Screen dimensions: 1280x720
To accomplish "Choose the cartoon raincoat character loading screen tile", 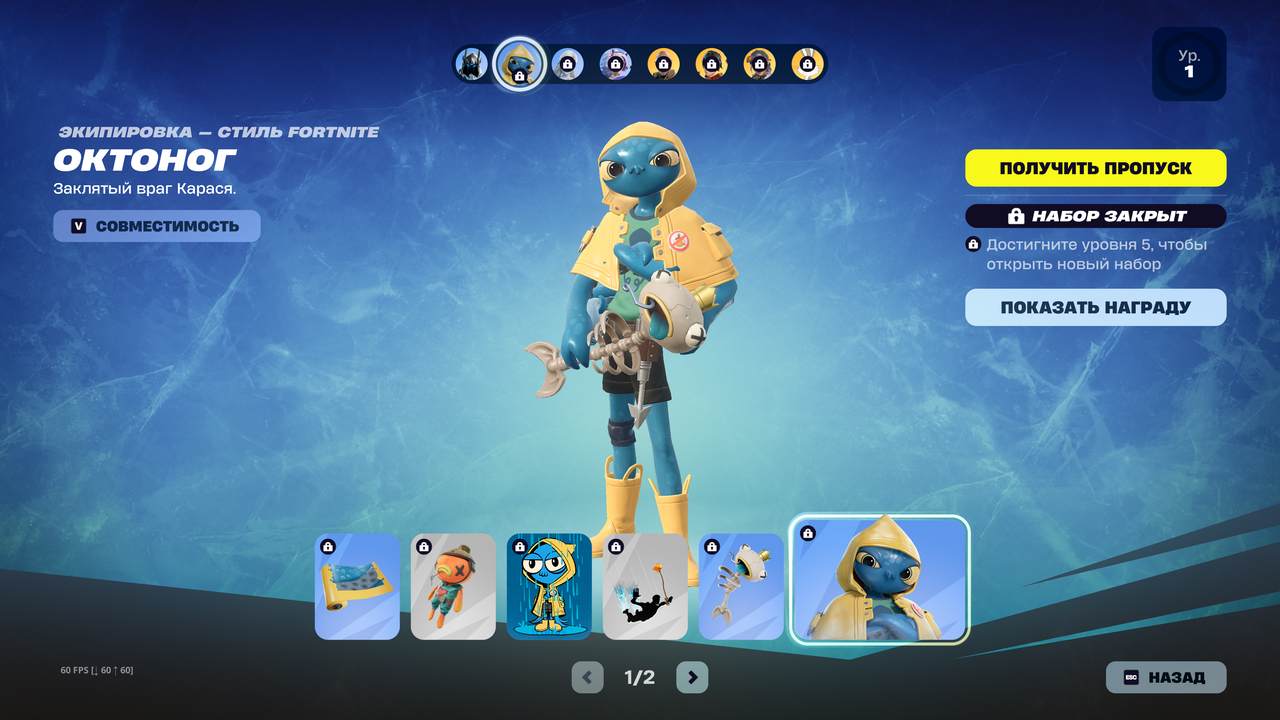I will (549, 586).
